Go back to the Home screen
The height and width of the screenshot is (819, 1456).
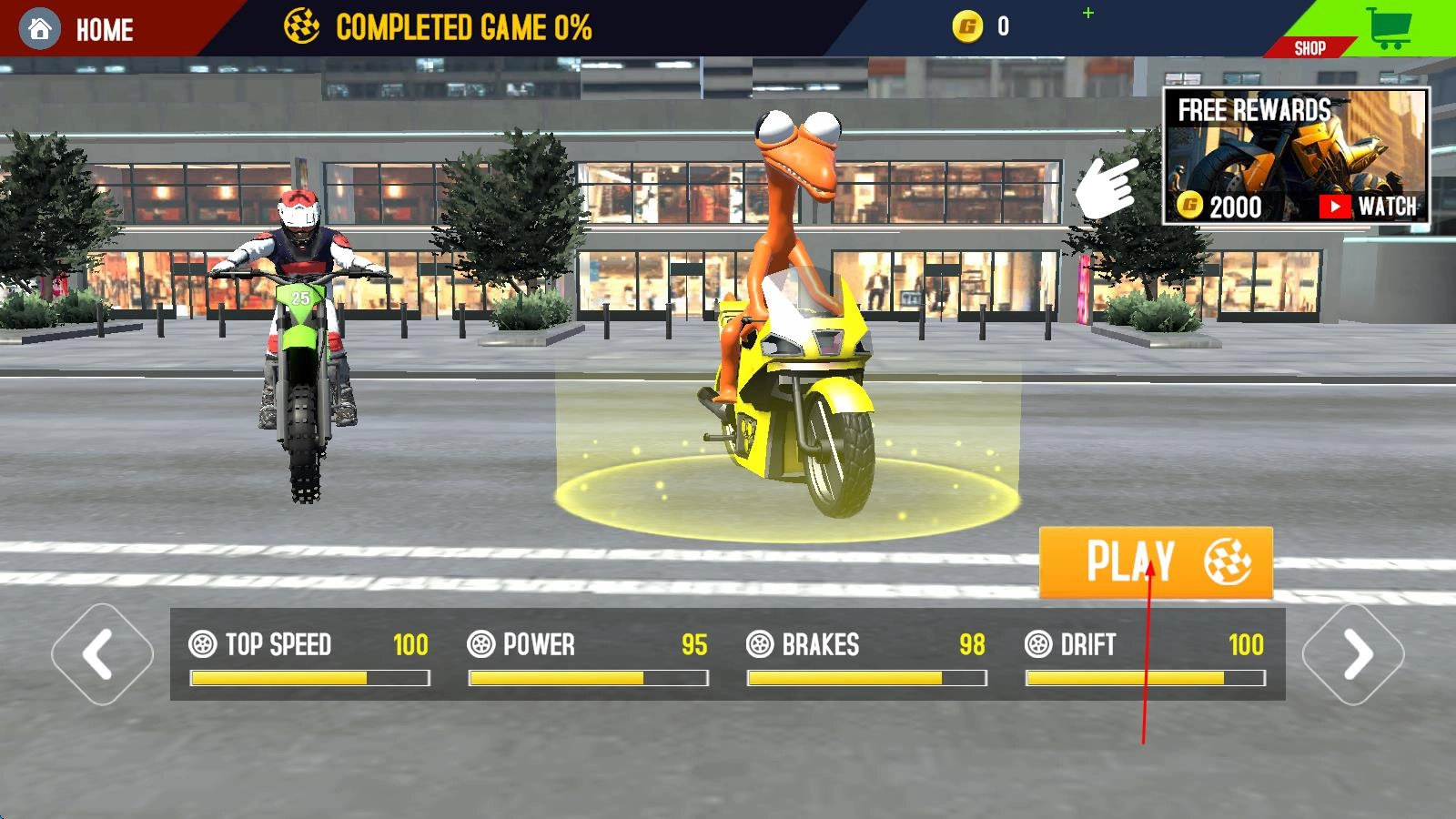[x=80, y=29]
